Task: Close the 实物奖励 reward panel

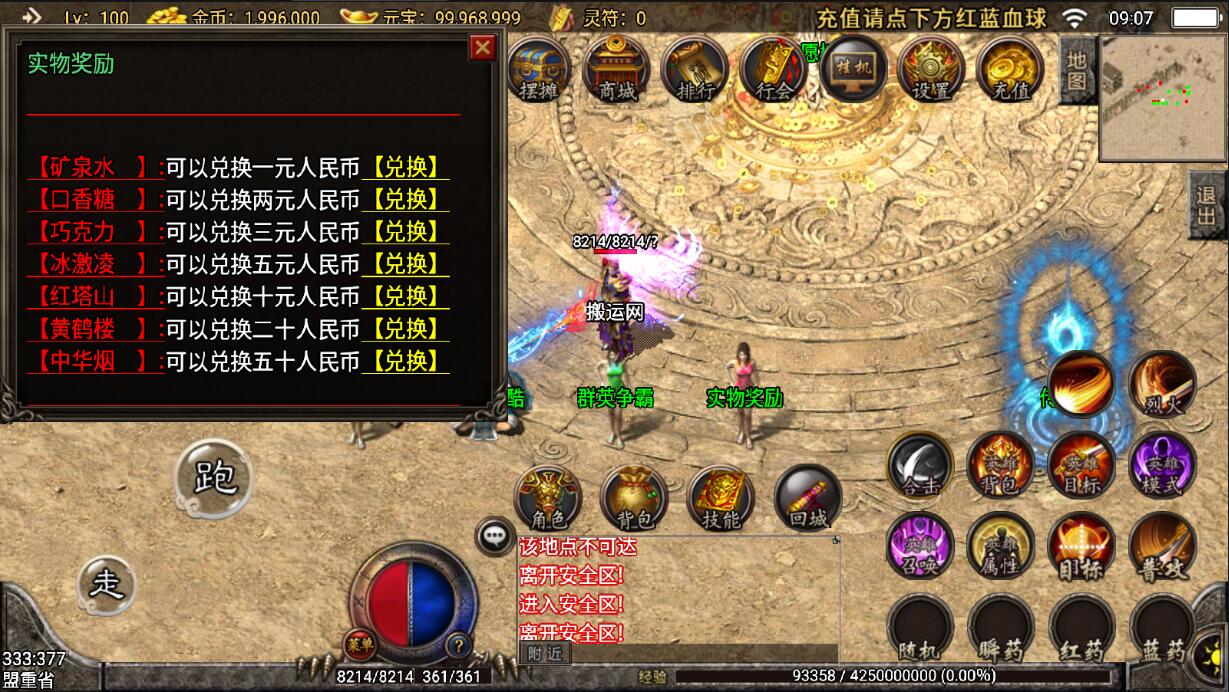Action: coord(483,47)
